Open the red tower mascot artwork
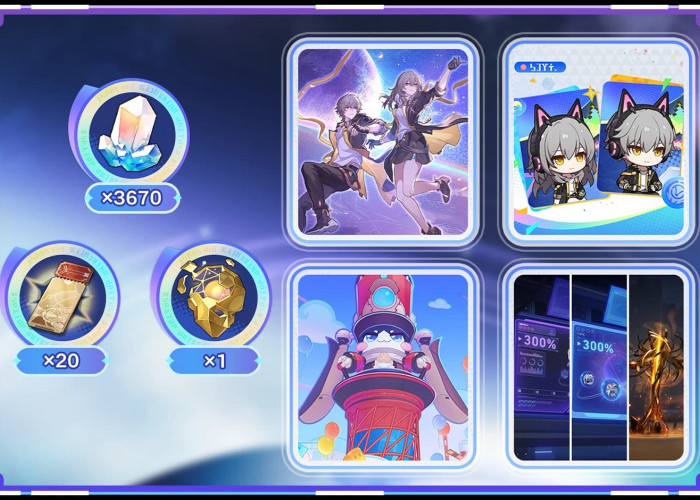Screen dimensions: 700x500 tap(383, 365)
